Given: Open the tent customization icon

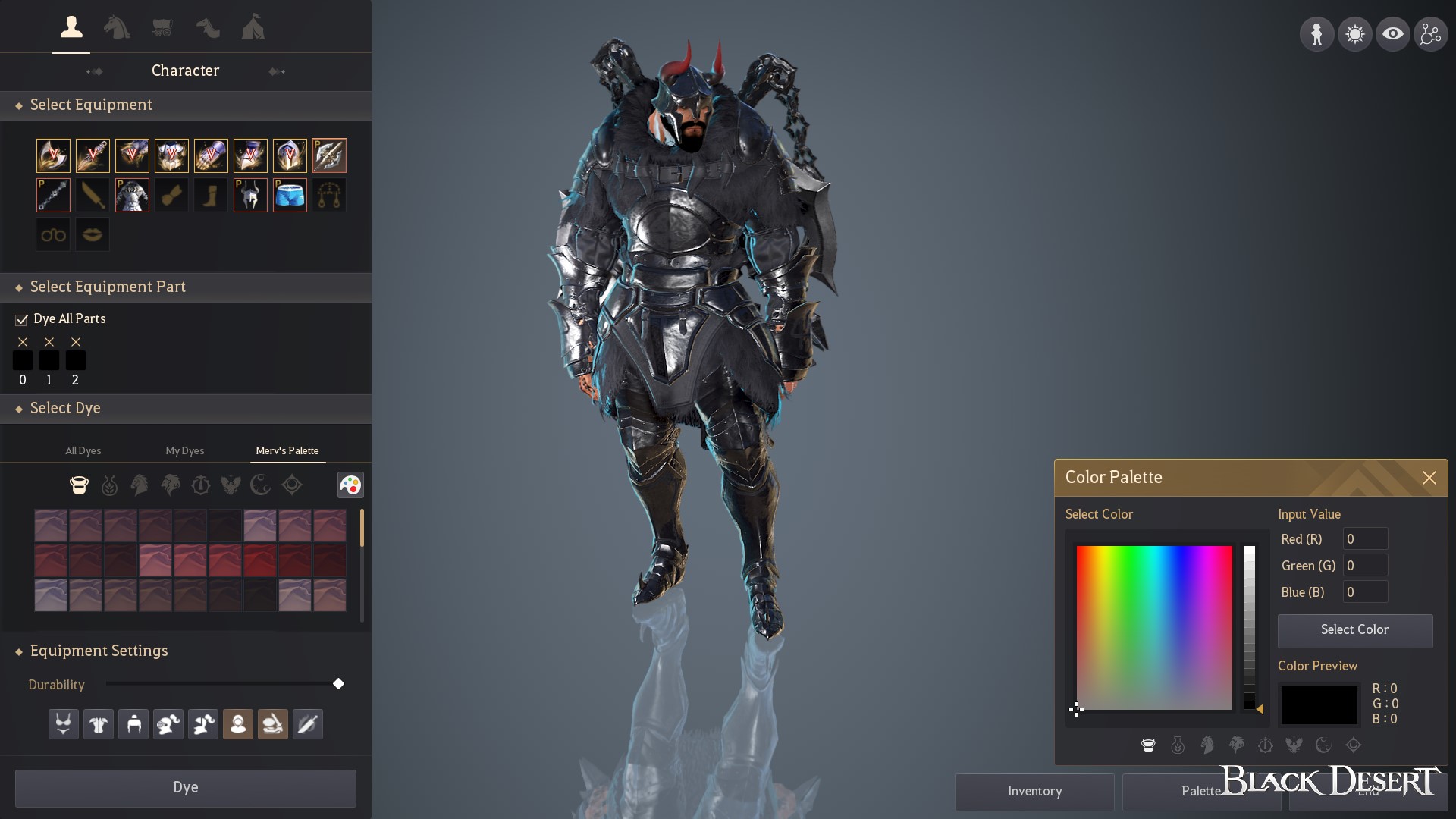Looking at the screenshot, I should click(253, 28).
